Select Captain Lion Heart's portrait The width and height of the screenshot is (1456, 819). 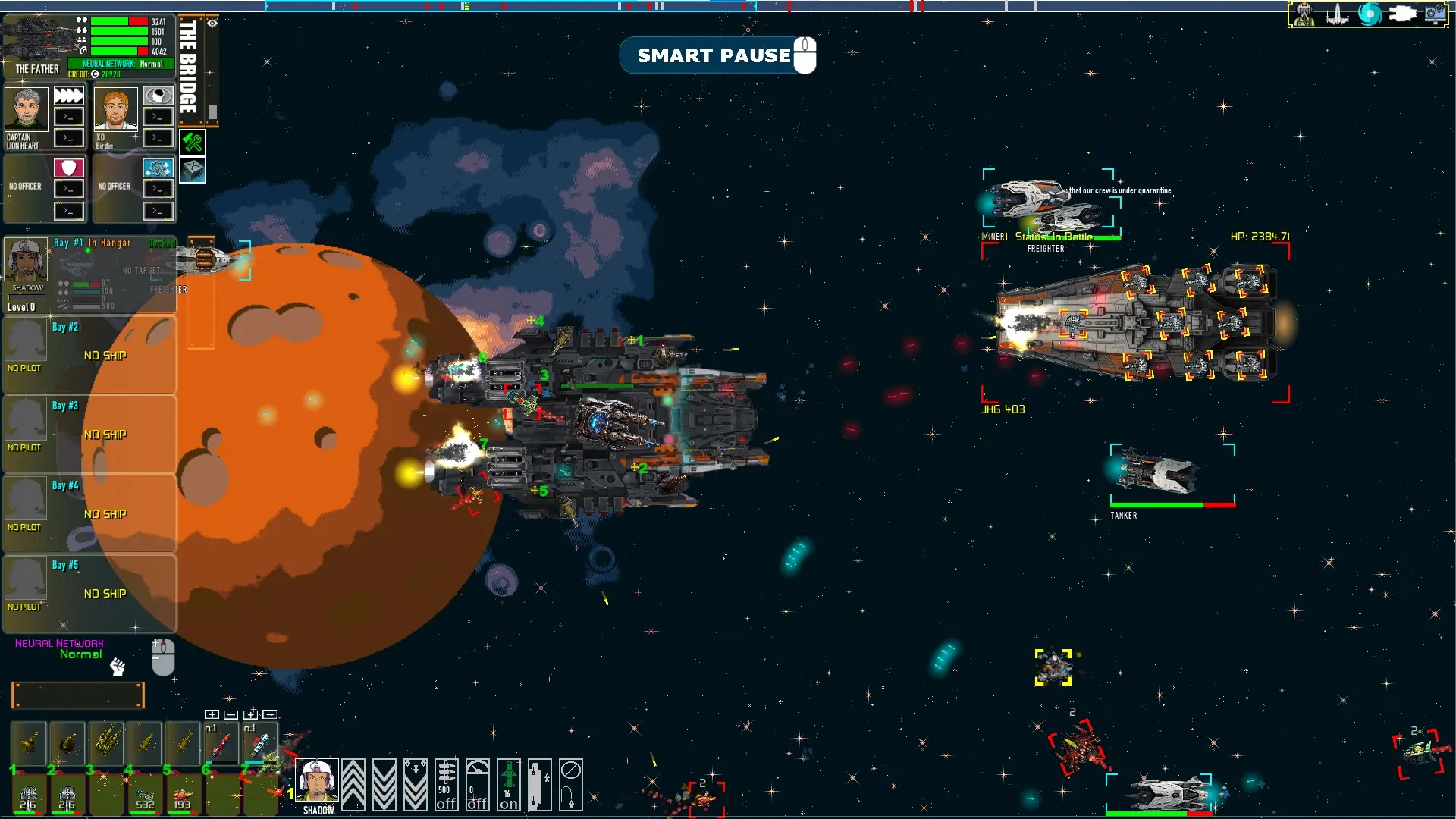coord(27,109)
